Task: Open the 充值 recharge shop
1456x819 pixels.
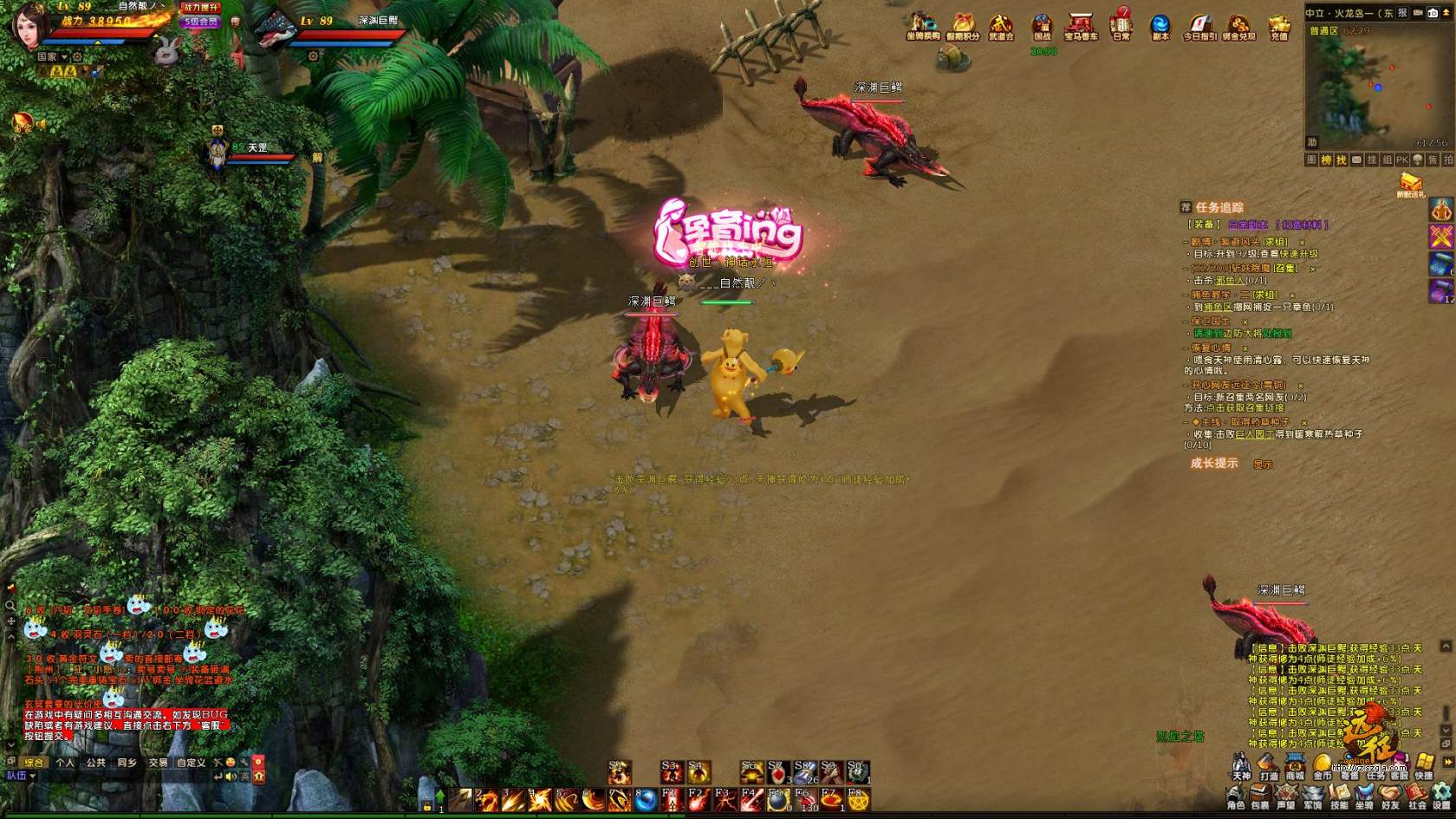Action: (1279, 26)
